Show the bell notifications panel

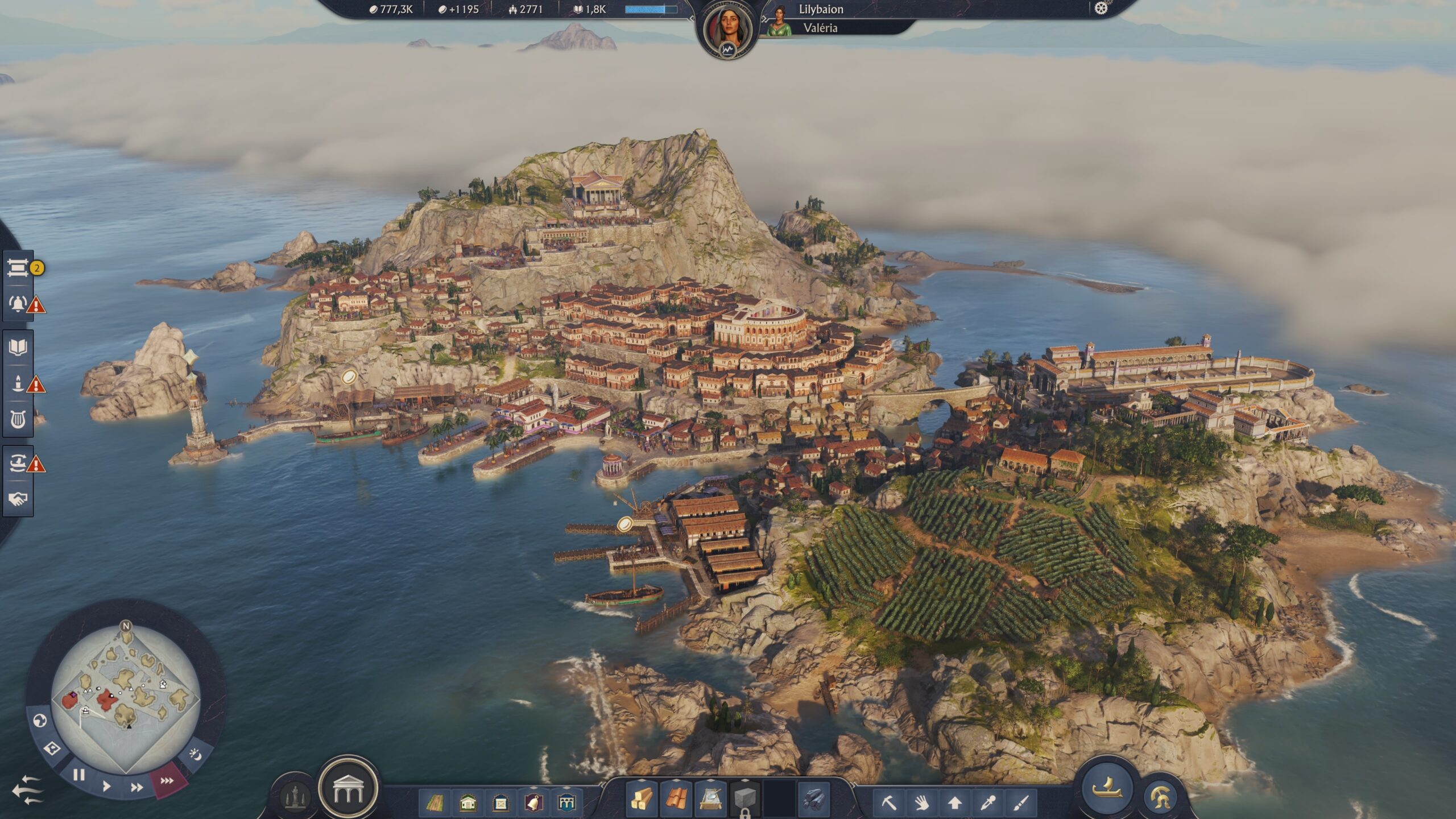point(18,304)
